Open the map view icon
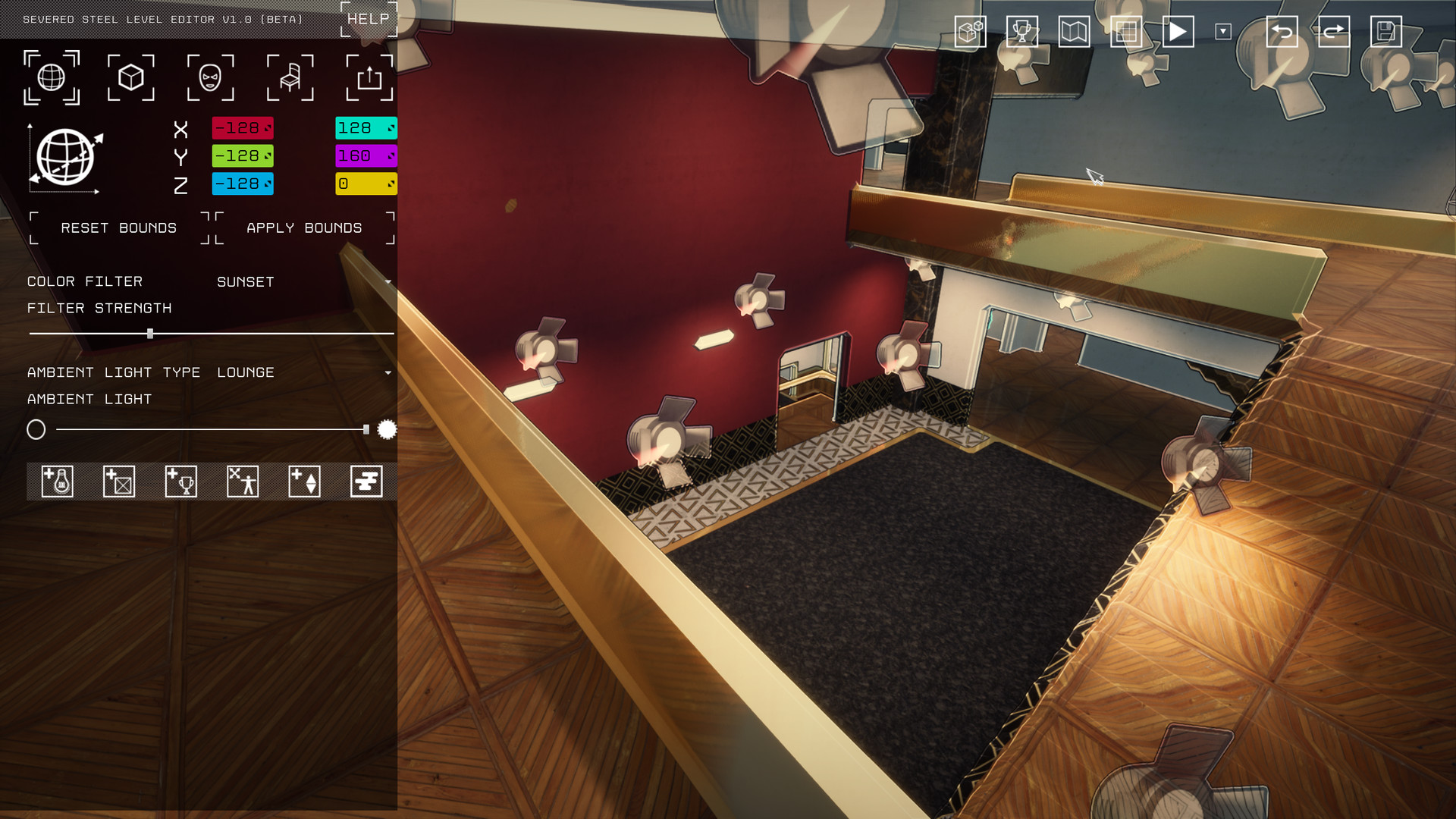The image size is (1456, 819). tap(1075, 32)
